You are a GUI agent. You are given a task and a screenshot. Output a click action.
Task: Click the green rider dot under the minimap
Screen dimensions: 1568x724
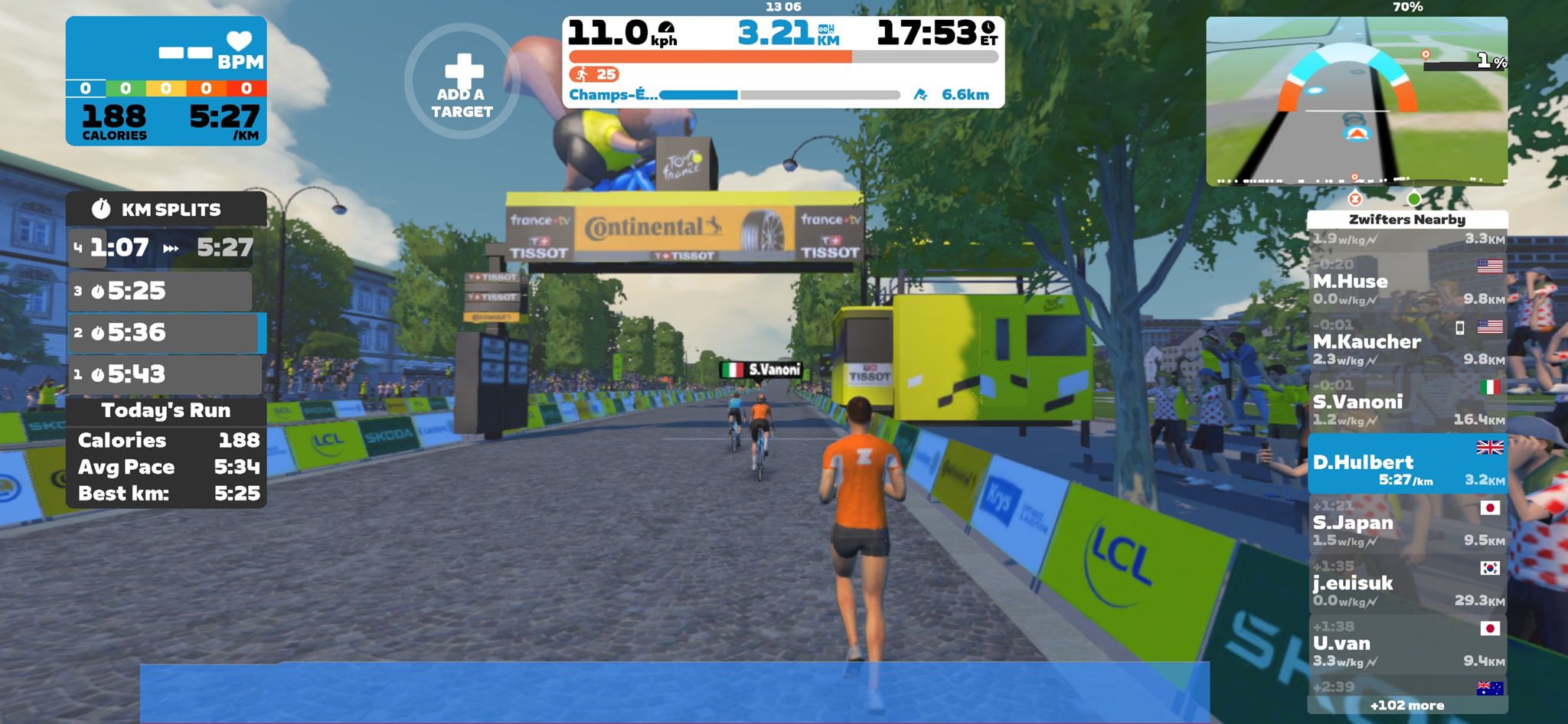point(1415,199)
